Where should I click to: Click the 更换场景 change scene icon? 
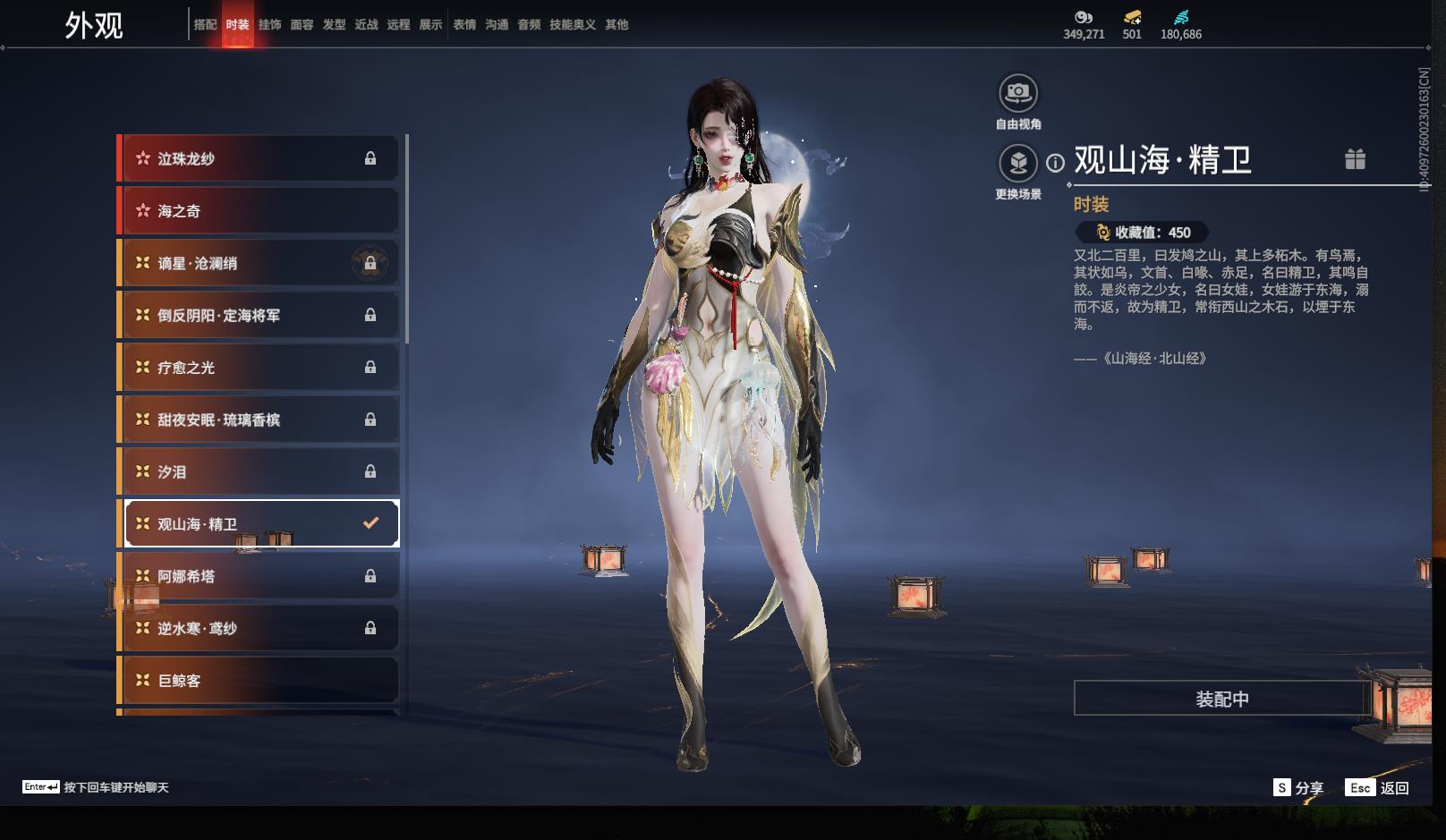(x=1017, y=164)
